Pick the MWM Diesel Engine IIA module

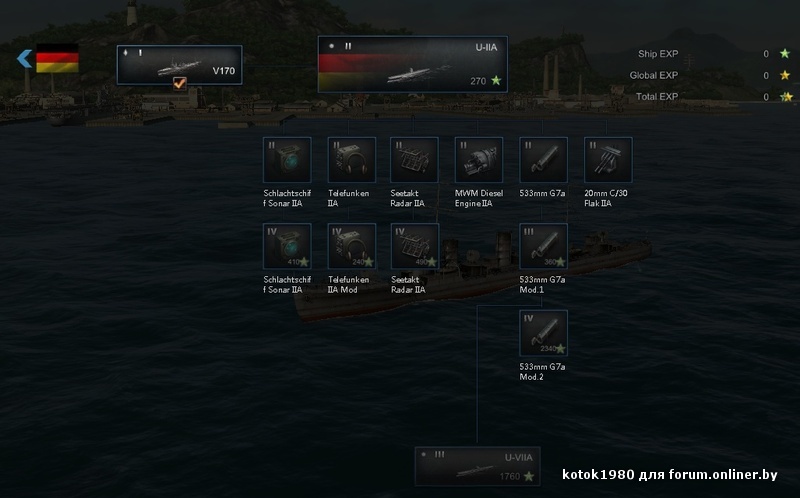pyautogui.click(x=478, y=160)
